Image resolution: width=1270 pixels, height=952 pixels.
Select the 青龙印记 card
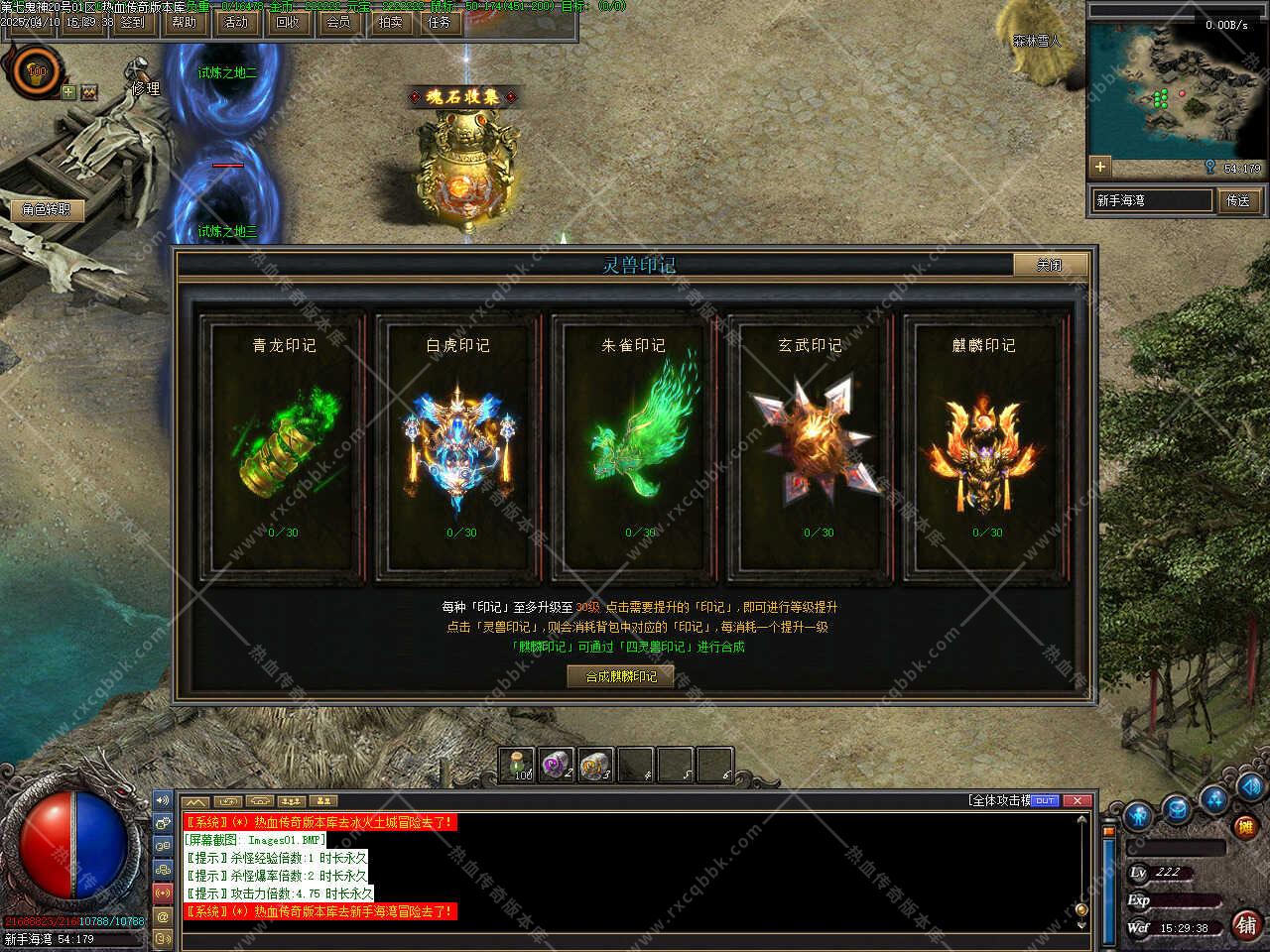coord(284,444)
